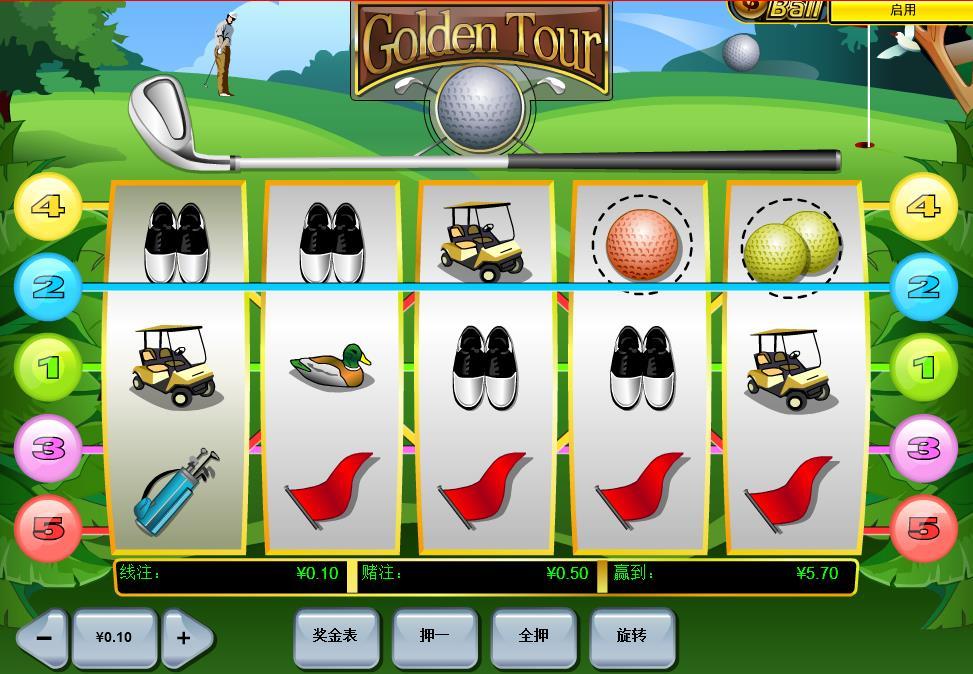Decrease the coin value with the minus button
The image size is (973, 674).
click(x=43, y=637)
